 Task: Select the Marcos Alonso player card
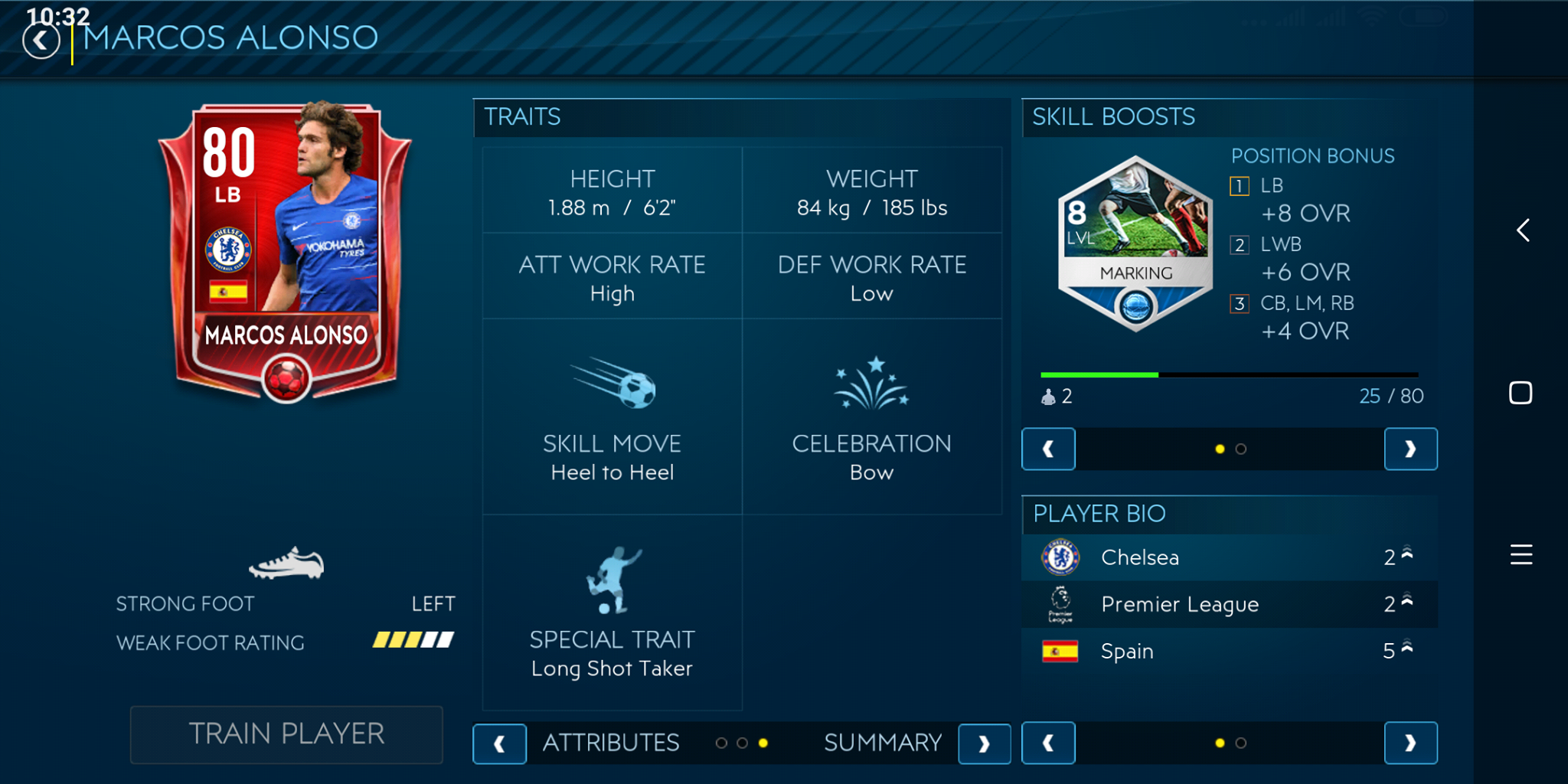click(285, 253)
